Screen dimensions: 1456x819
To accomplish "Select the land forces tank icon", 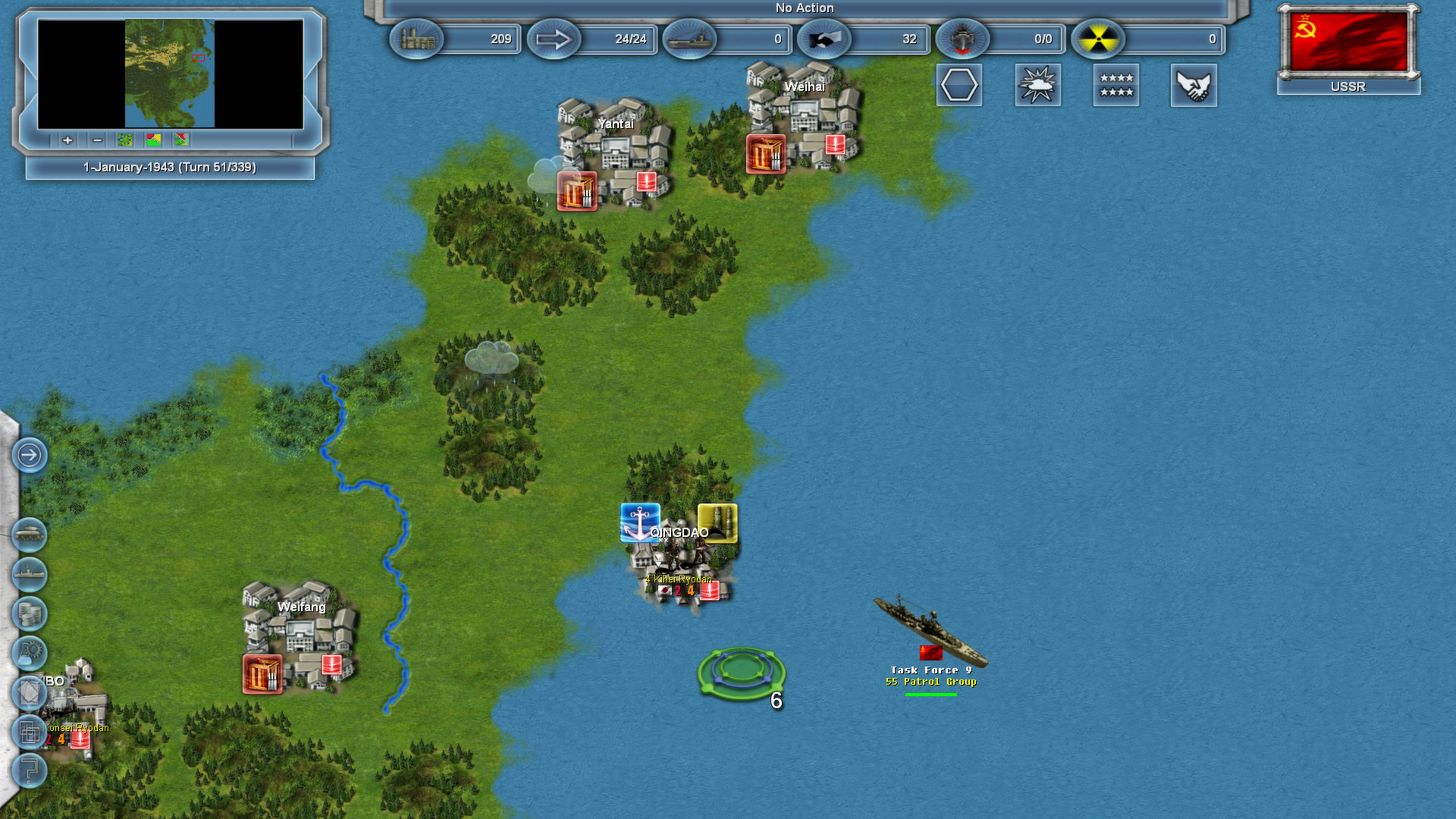I will pyautogui.click(x=30, y=535).
